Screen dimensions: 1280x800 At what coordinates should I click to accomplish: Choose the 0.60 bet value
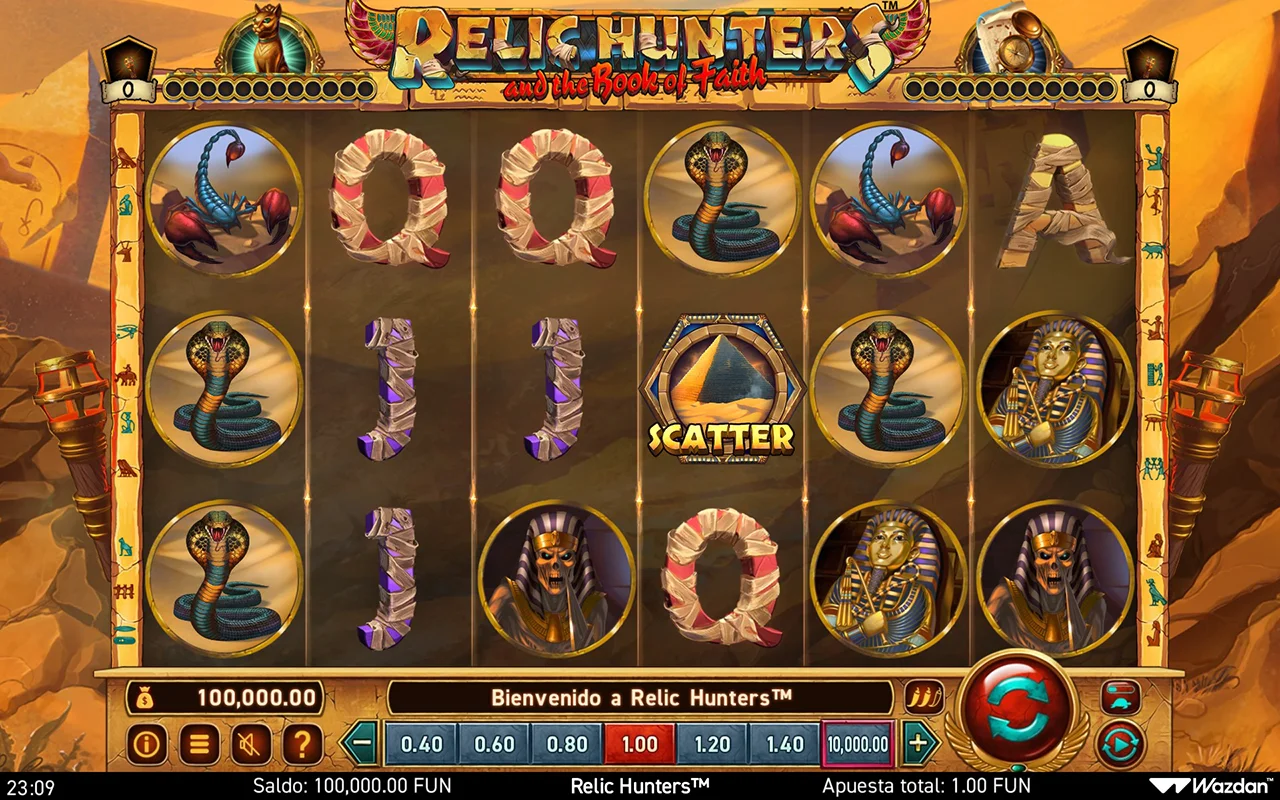(x=494, y=744)
